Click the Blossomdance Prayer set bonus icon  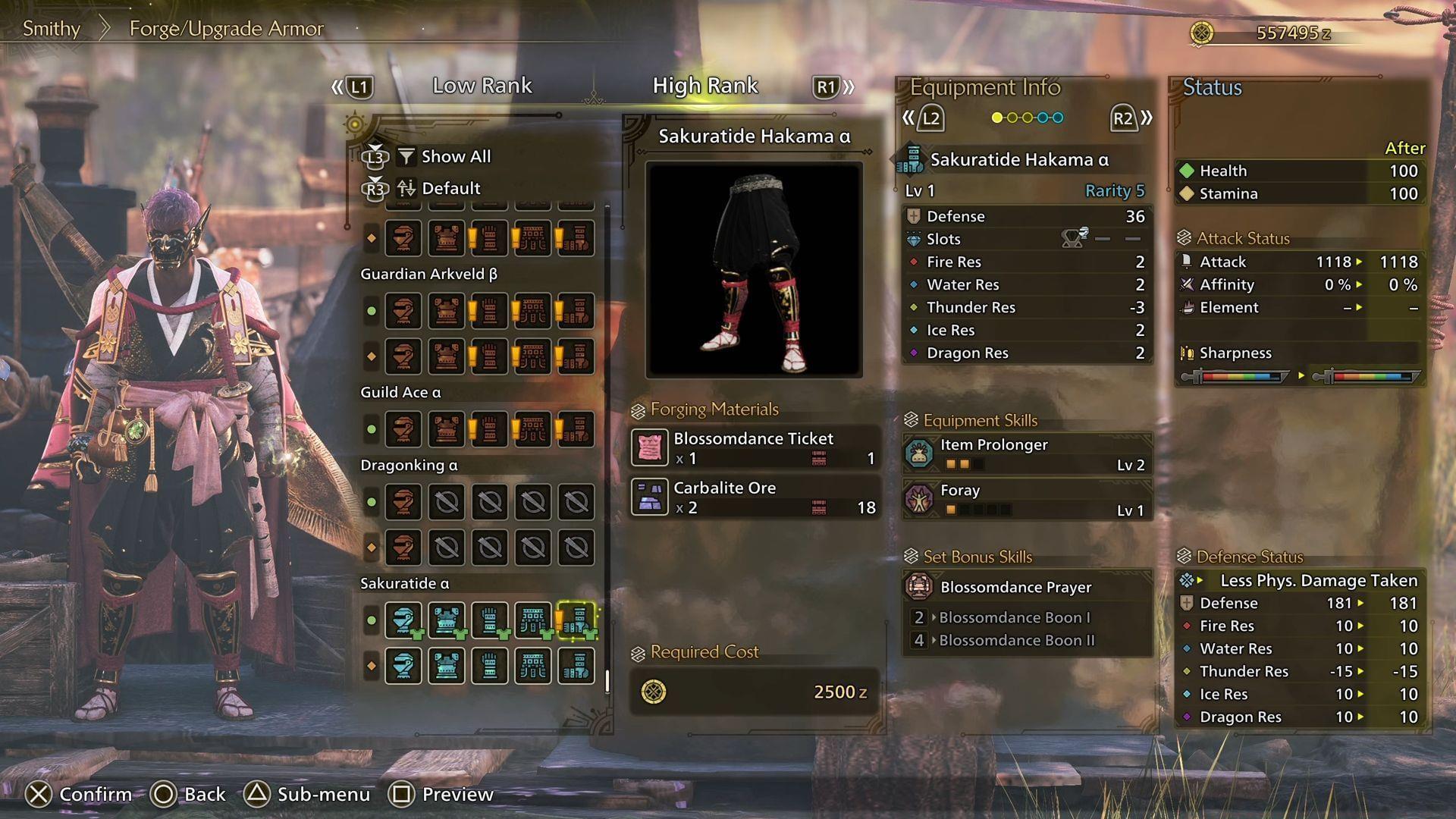click(x=918, y=586)
